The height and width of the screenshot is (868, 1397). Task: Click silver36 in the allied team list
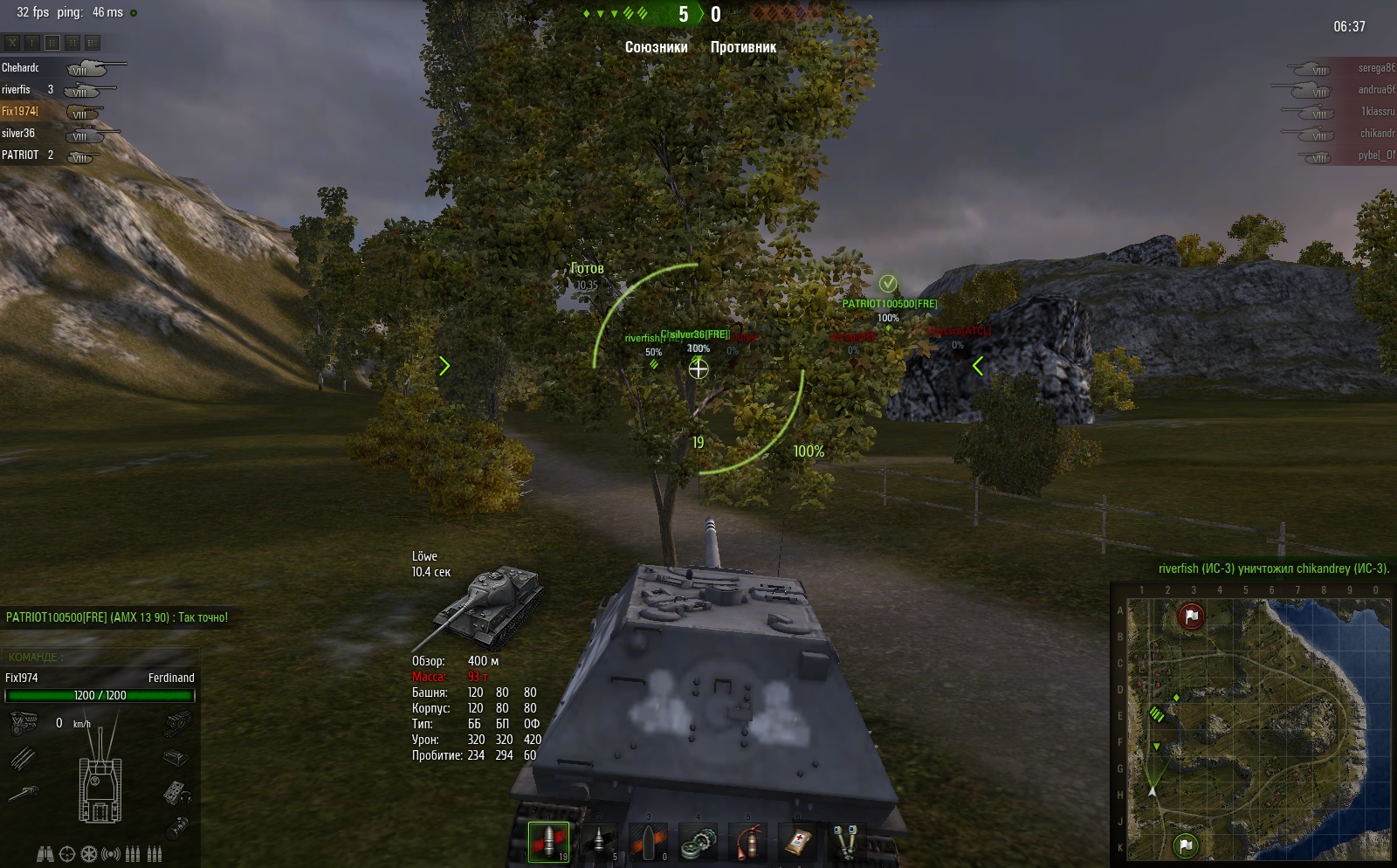pyautogui.click(x=18, y=133)
